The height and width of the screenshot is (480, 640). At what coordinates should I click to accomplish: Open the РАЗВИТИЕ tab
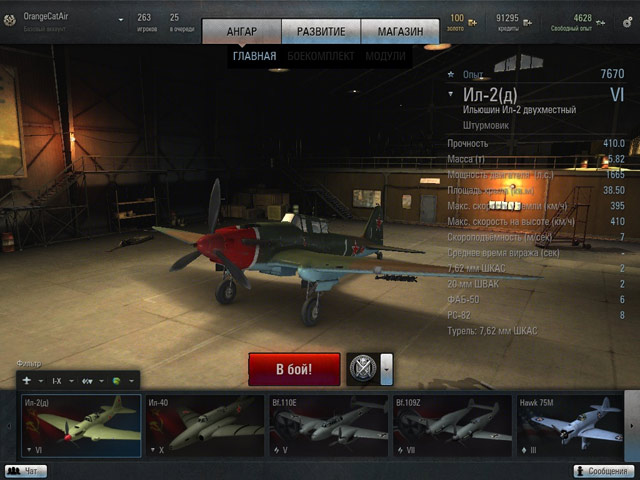(x=321, y=32)
